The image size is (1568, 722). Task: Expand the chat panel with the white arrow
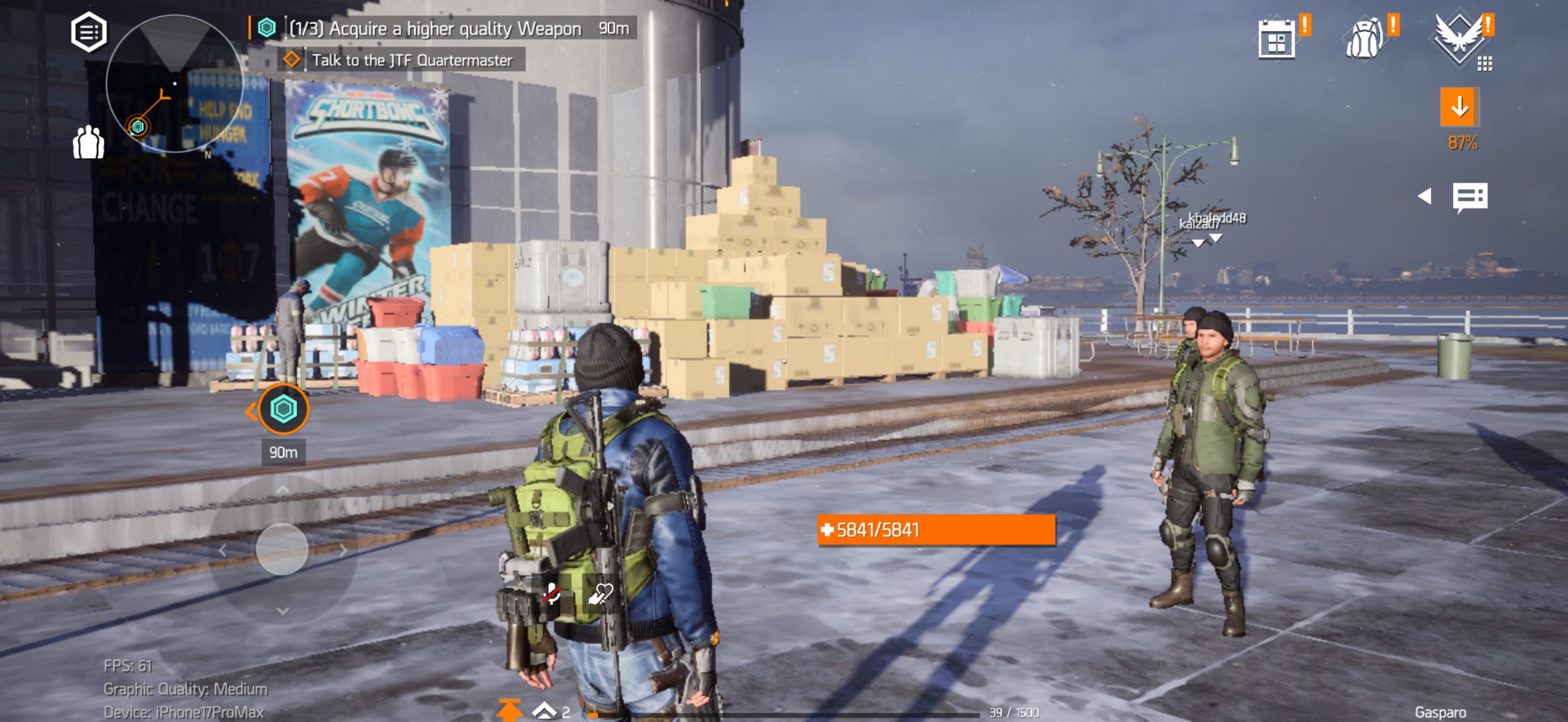(x=1424, y=196)
